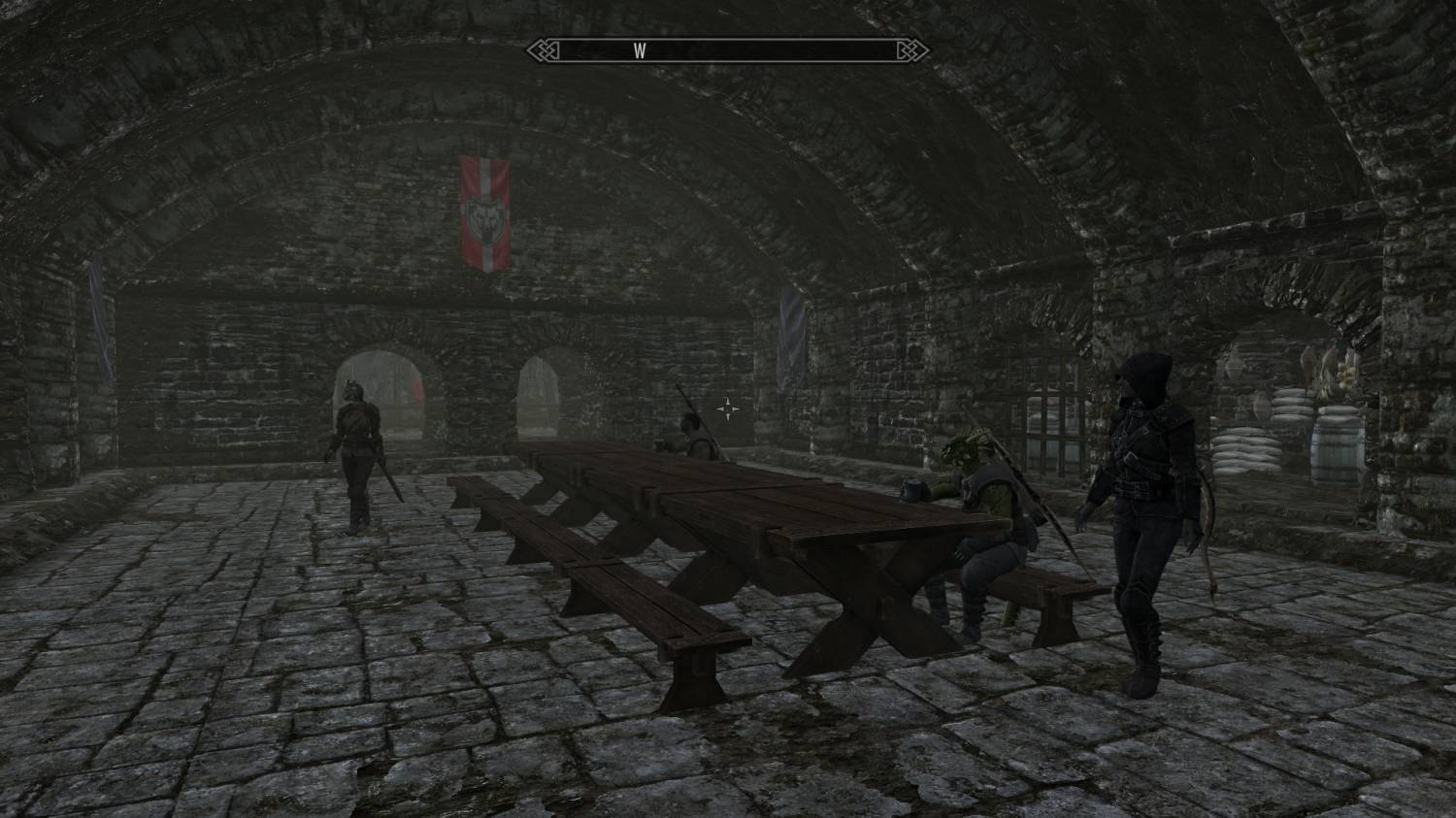Click the crosshair reticle in the center
1456x818 pixels.
[726, 407]
